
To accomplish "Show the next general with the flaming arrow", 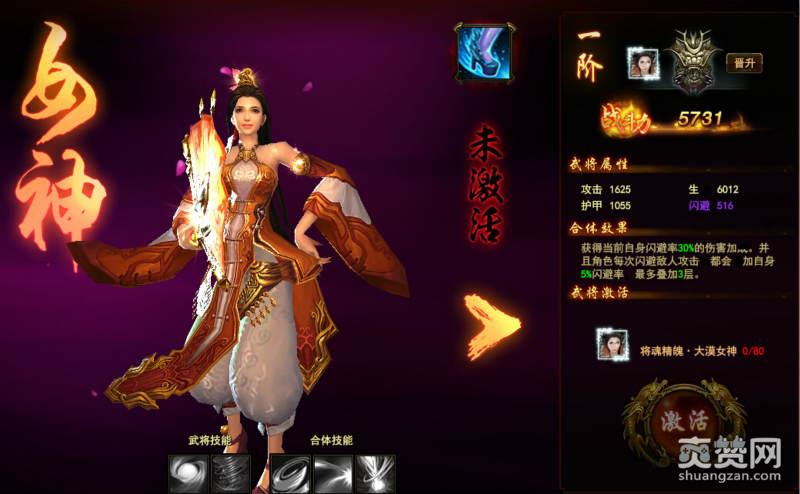I will click(x=493, y=326).
